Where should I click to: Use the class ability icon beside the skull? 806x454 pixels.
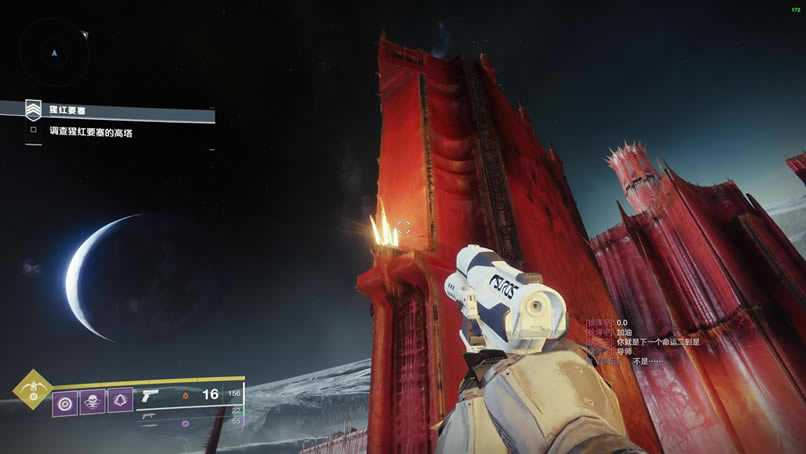pos(120,401)
